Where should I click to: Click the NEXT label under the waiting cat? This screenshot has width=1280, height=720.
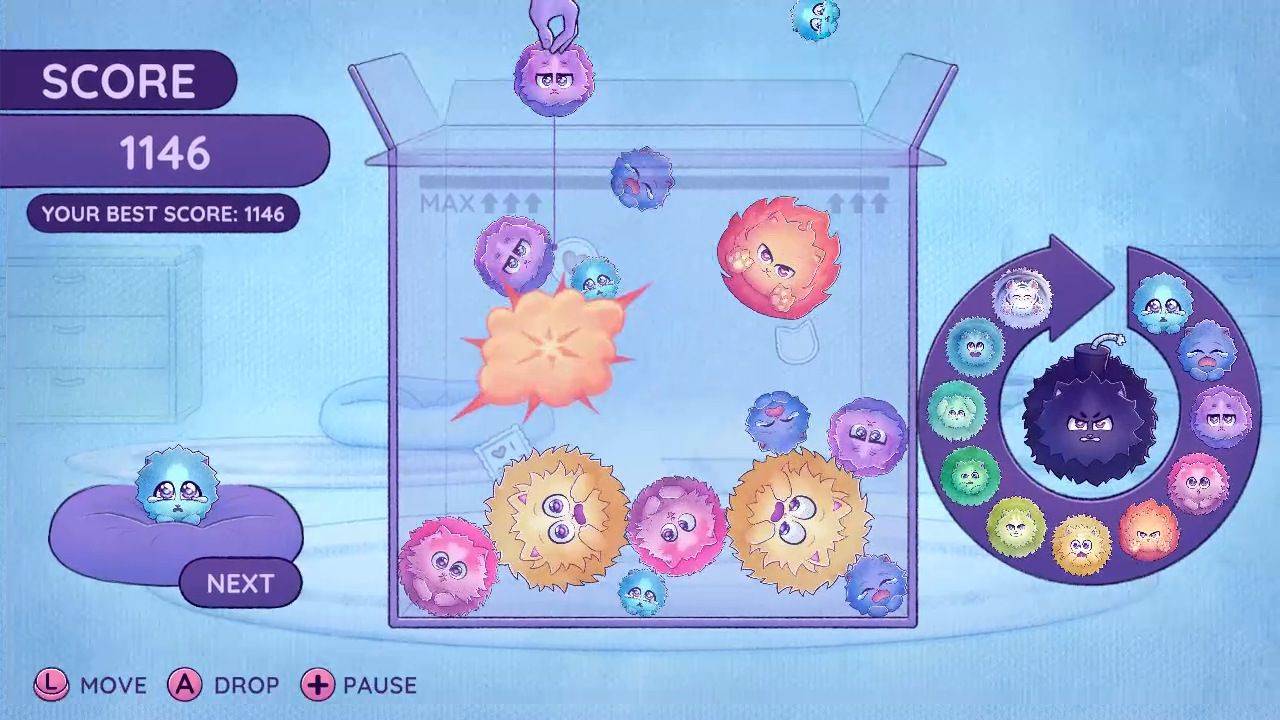coord(240,583)
